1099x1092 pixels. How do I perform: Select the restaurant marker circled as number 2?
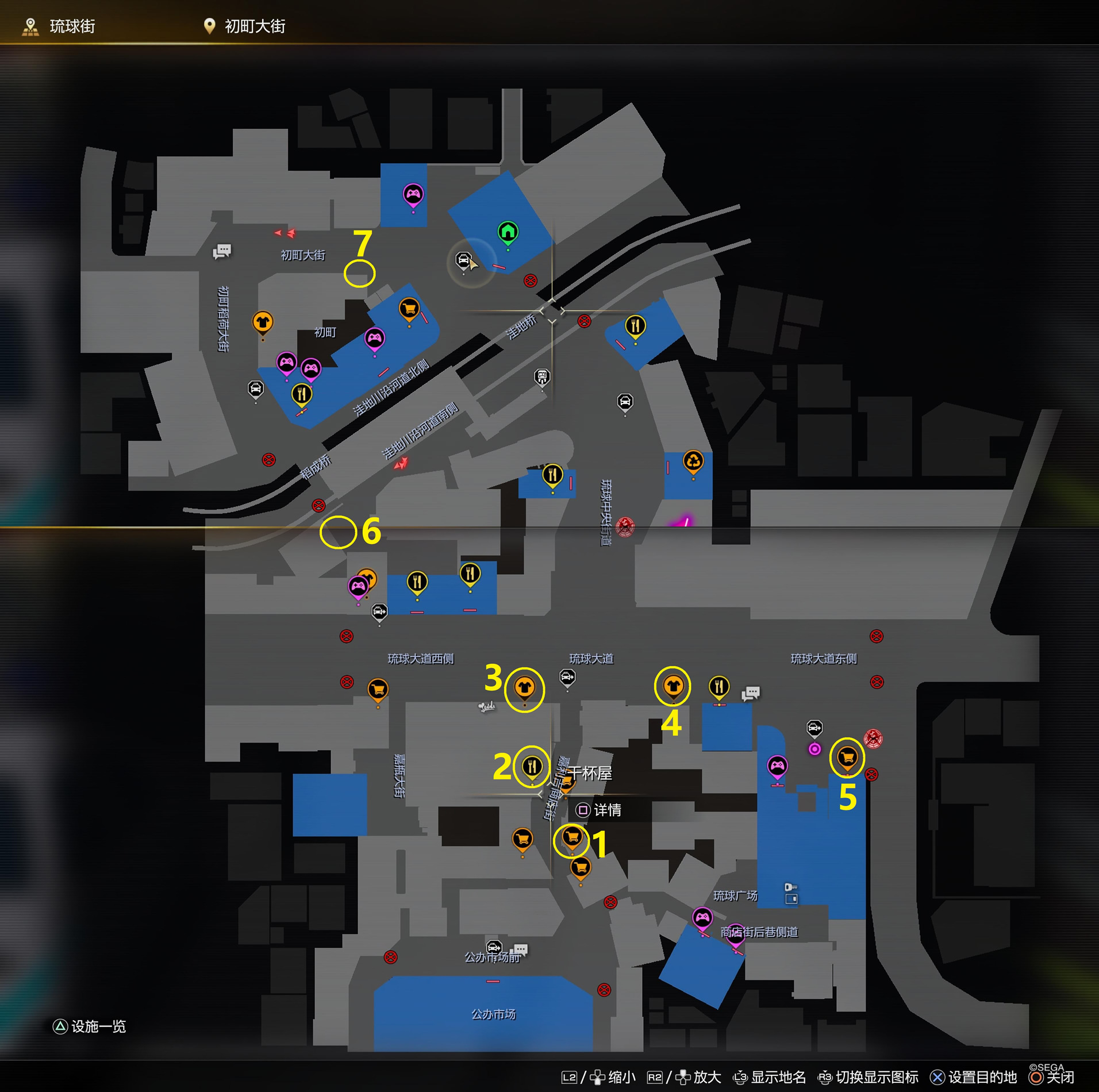point(532,766)
